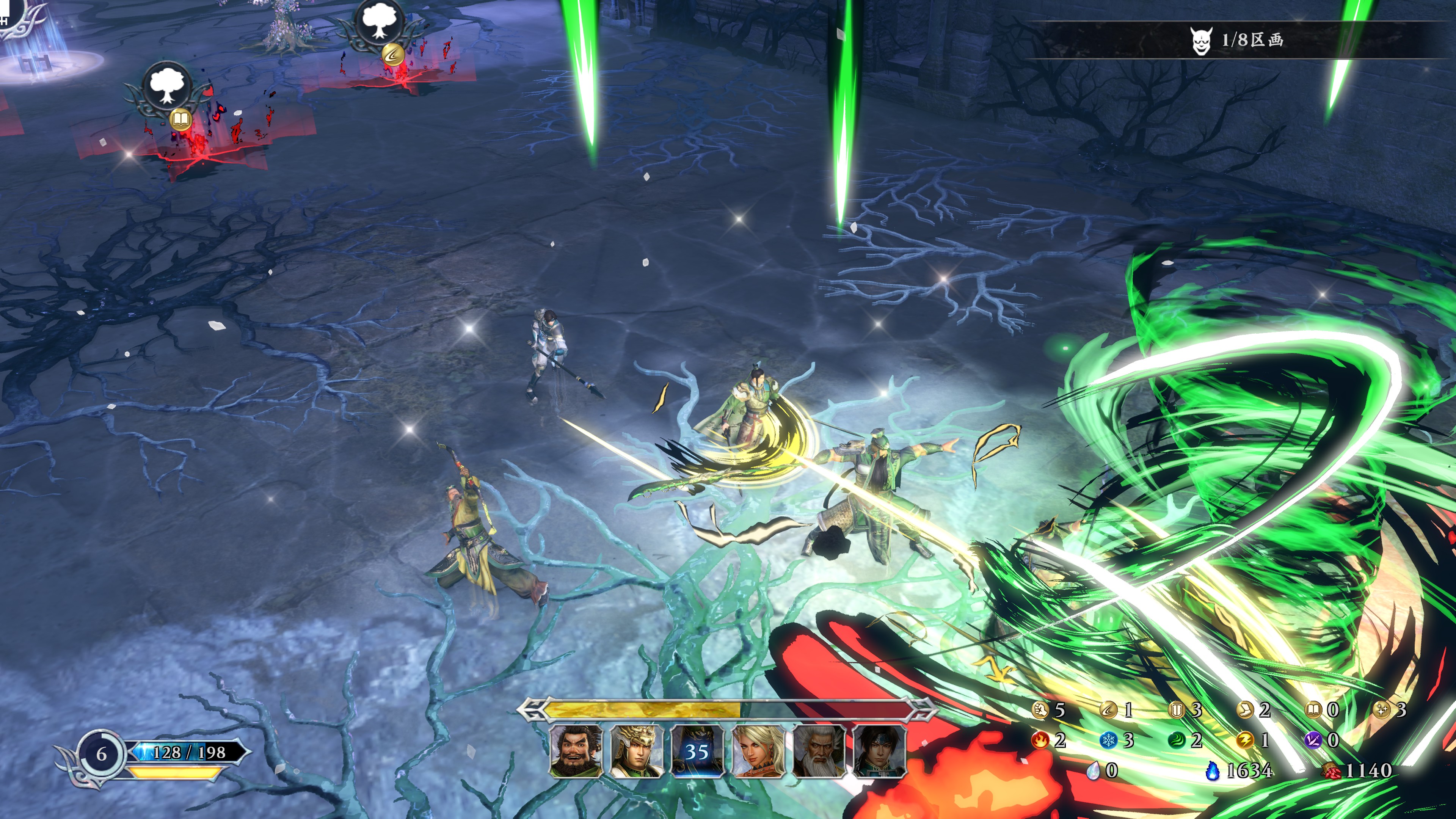This screenshot has width=1456, height=819.
Task: Pick the dark-haired headband warrior portrait
Action: click(x=879, y=751)
